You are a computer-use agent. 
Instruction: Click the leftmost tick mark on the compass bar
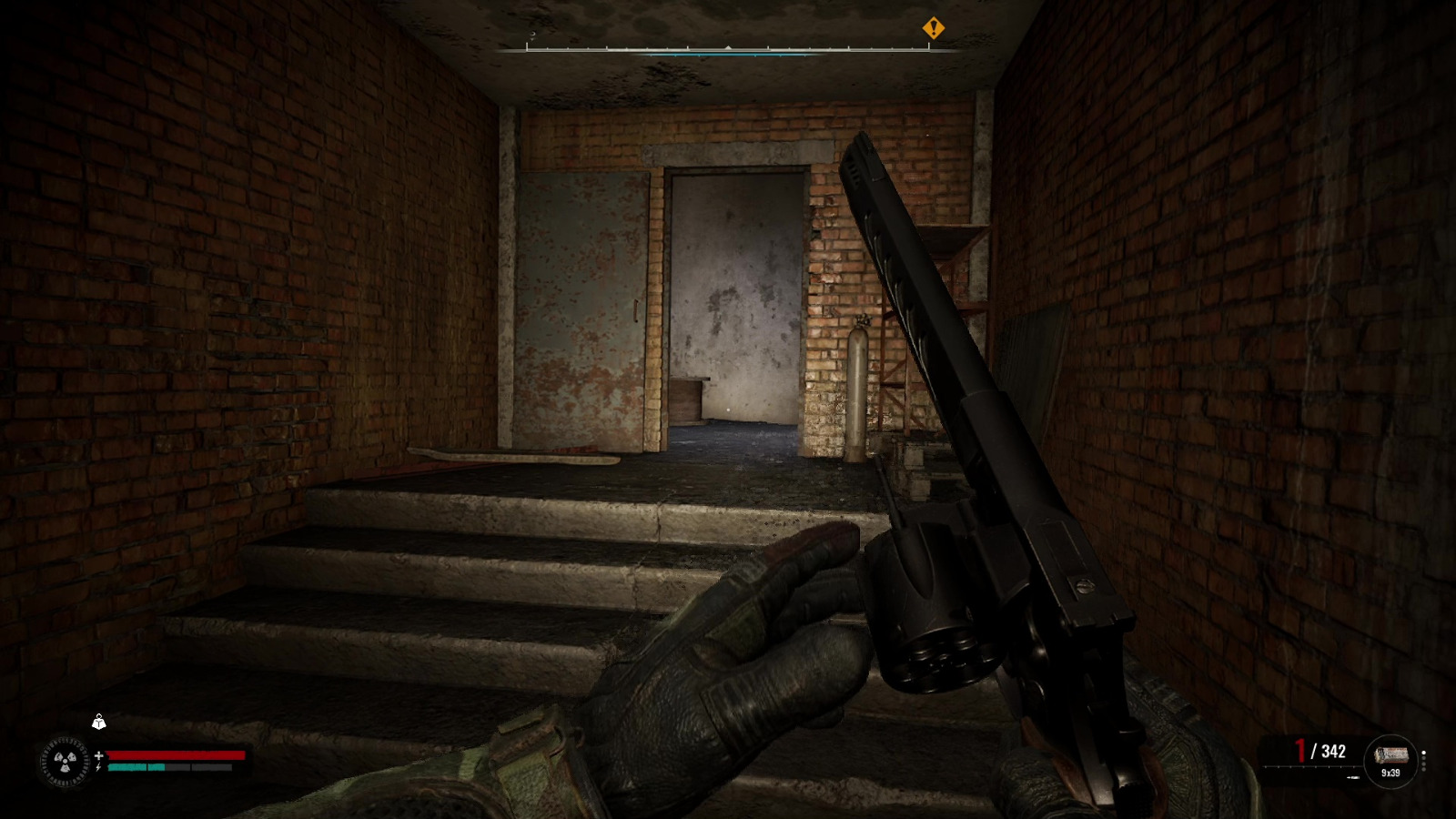coord(528,46)
